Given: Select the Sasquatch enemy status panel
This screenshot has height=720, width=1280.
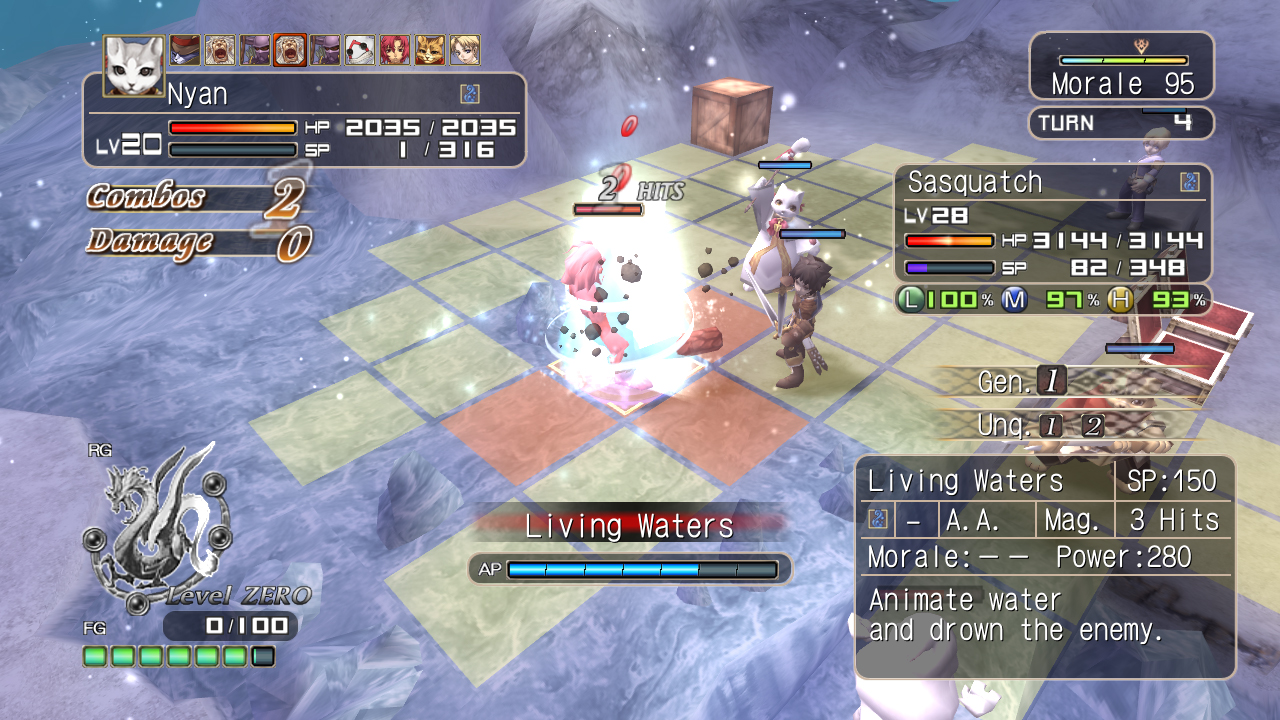Looking at the screenshot, I should click(1052, 225).
